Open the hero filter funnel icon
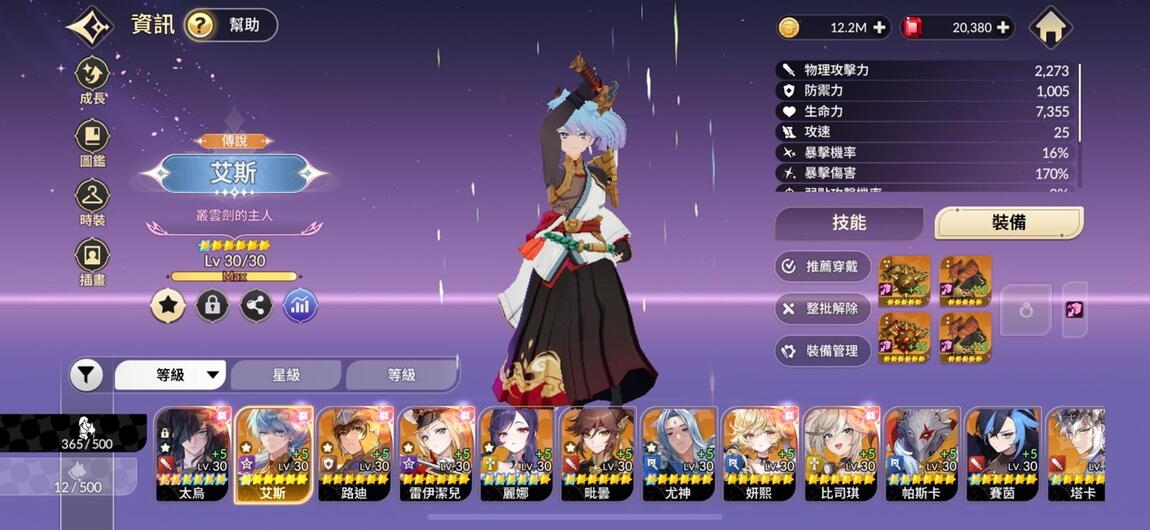Image resolution: width=1150 pixels, height=530 pixels. click(87, 375)
